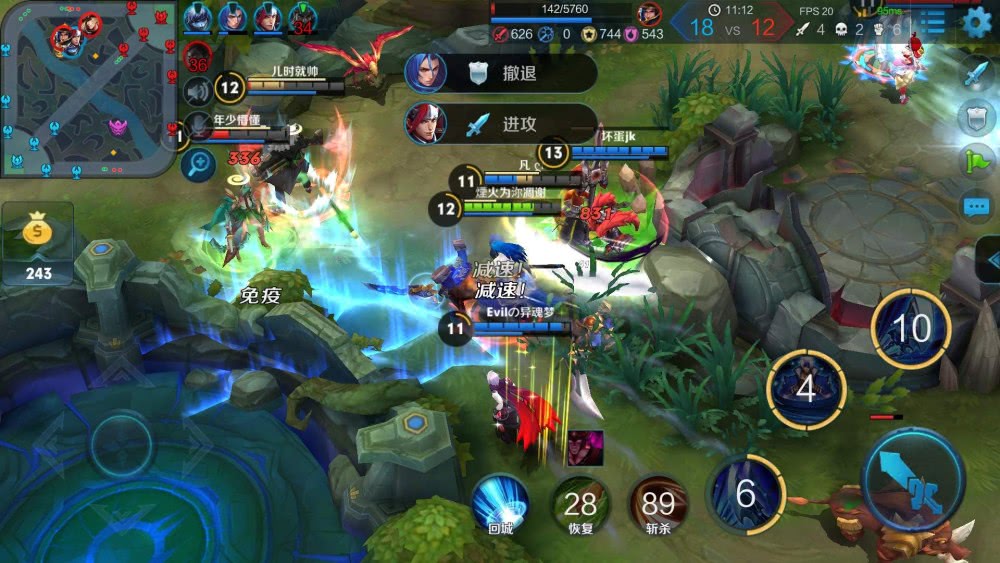1000x563 pixels.
Task: Use the 回城 recall ability
Action: coord(500,504)
